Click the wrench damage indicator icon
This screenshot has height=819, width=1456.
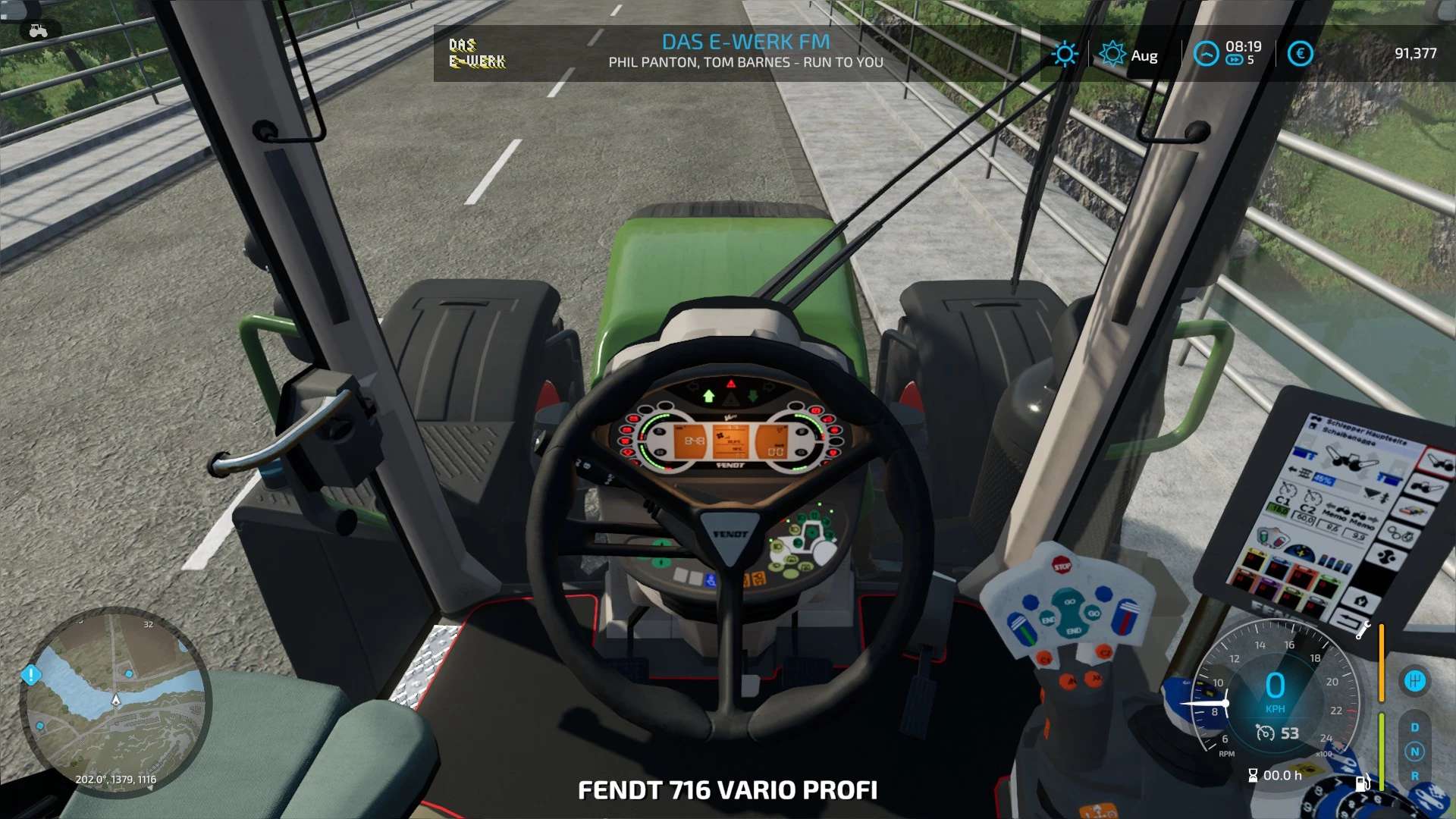pyautogui.click(x=1363, y=629)
